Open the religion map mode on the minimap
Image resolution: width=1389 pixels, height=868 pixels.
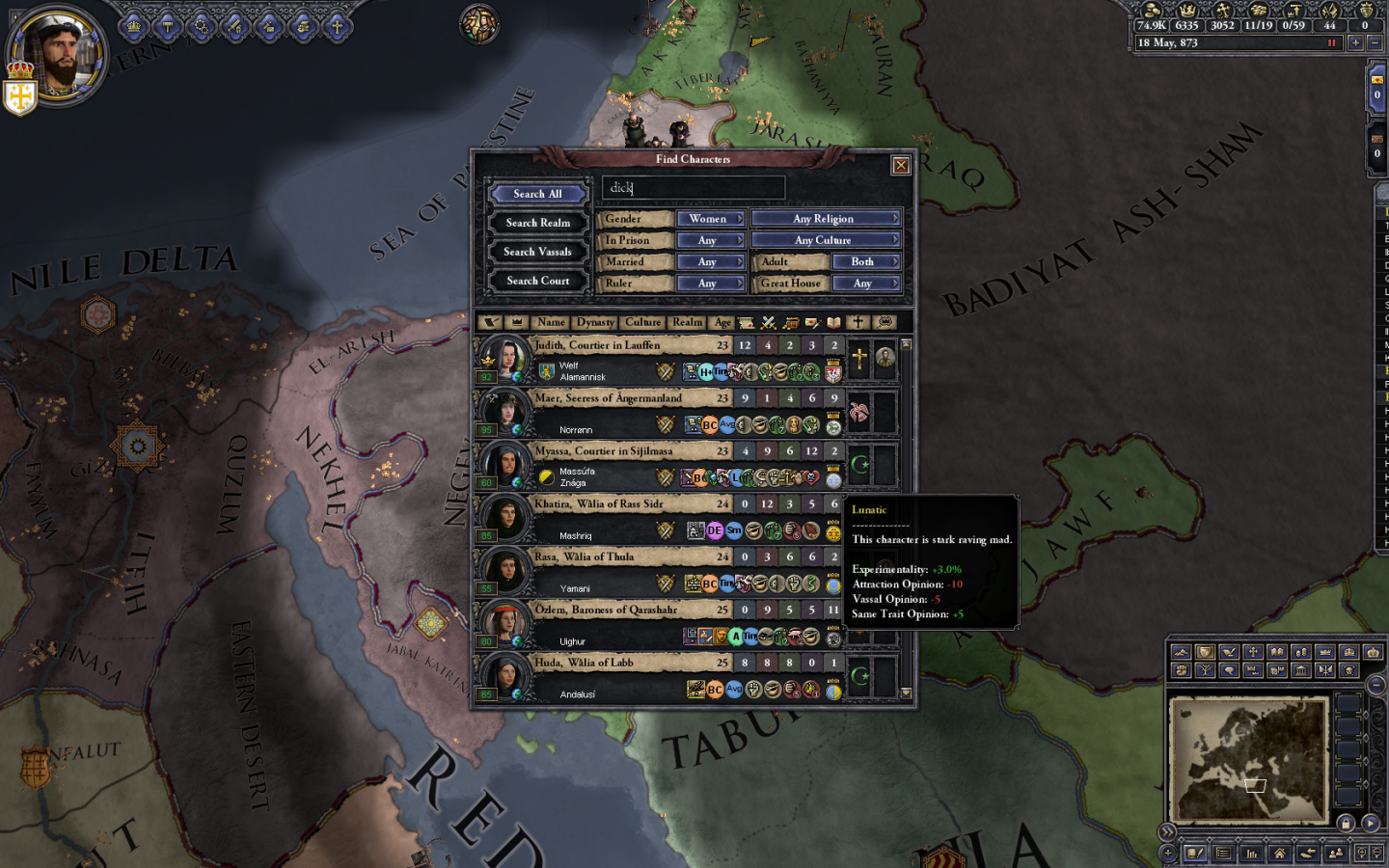tap(1254, 652)
